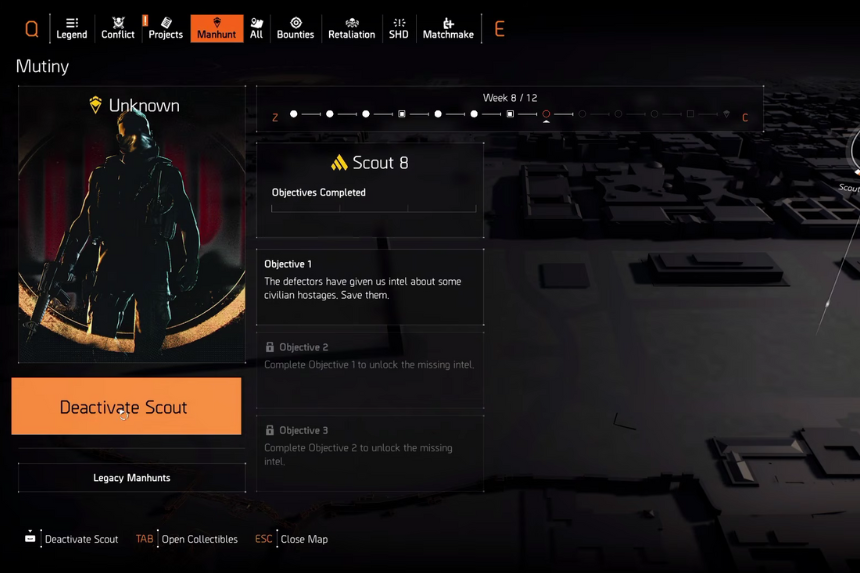This screenshot has height=573, width=860.
Task: Select the Objective 1 hostage rescue panel
Action: [370, 287]
